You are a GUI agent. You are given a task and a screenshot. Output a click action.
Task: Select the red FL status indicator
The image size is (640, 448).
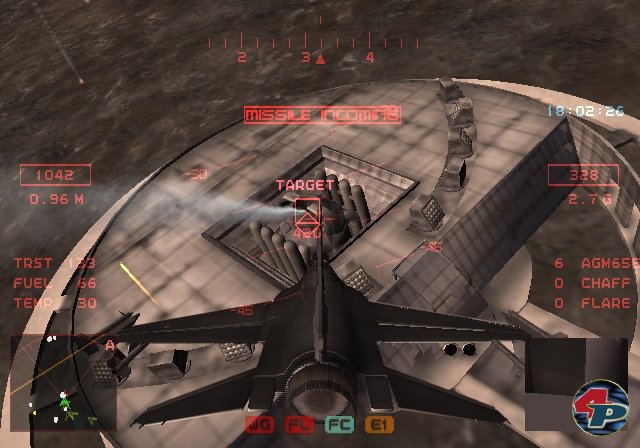(x=298, y=425)
